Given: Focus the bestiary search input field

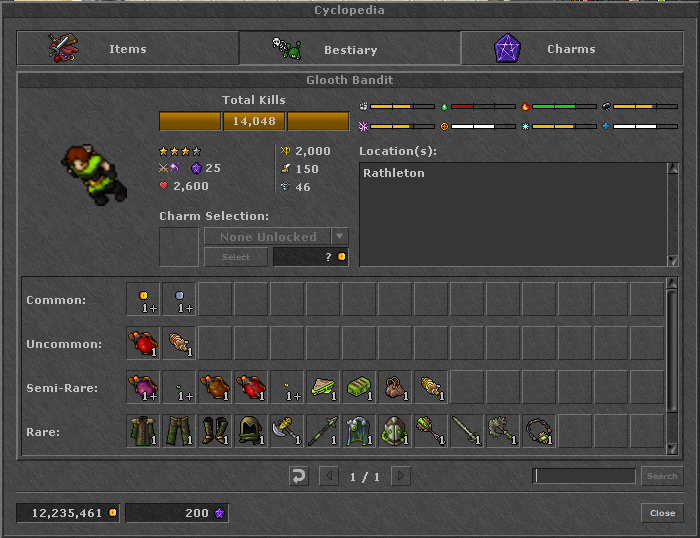Looking at the screenshot, I should [x=584, y=476].
